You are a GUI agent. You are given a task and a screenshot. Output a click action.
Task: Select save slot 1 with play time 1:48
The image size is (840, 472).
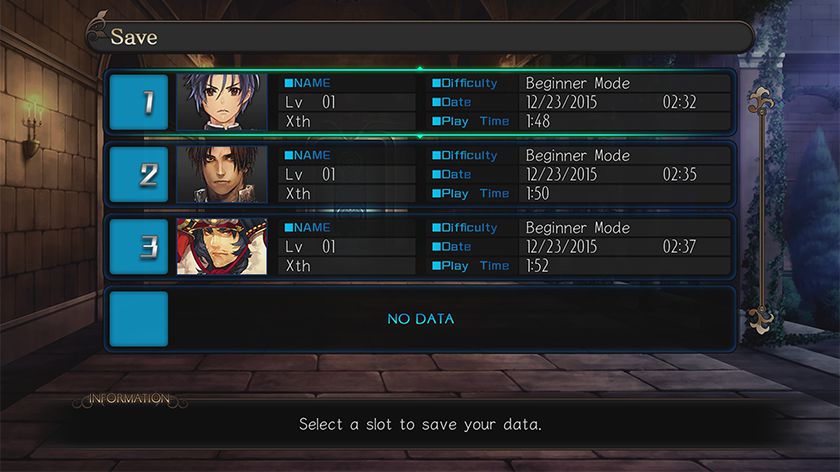click(420, 102)
